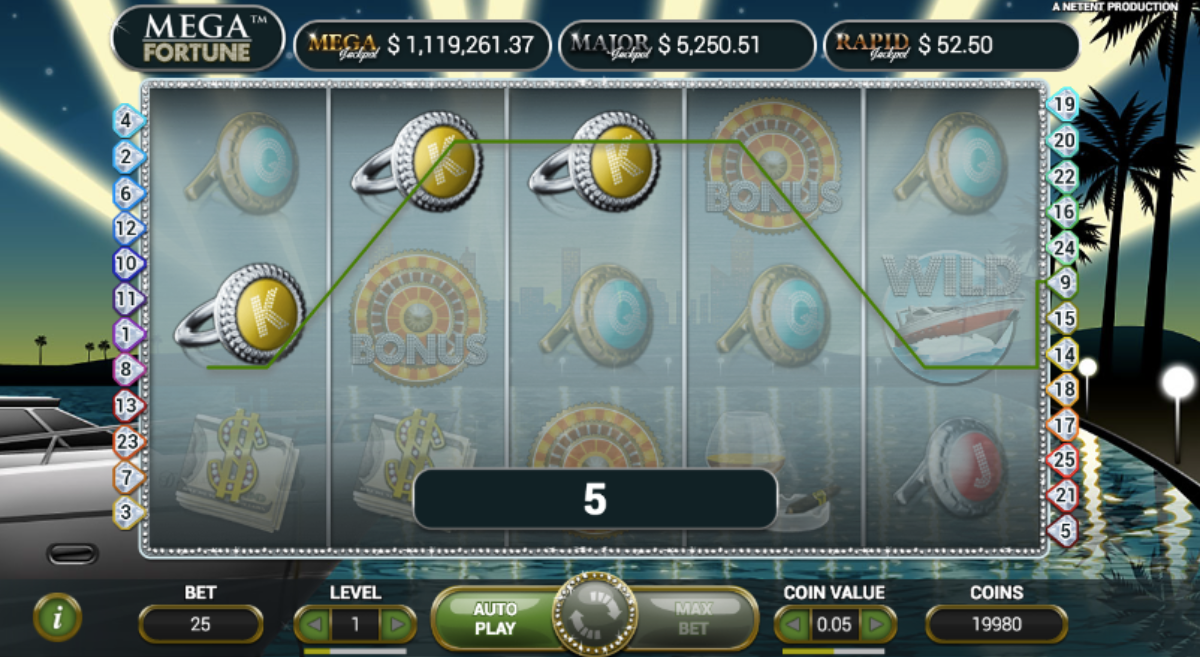Select payline 3 marker
Screen dimensions: 1200x657
127,512
